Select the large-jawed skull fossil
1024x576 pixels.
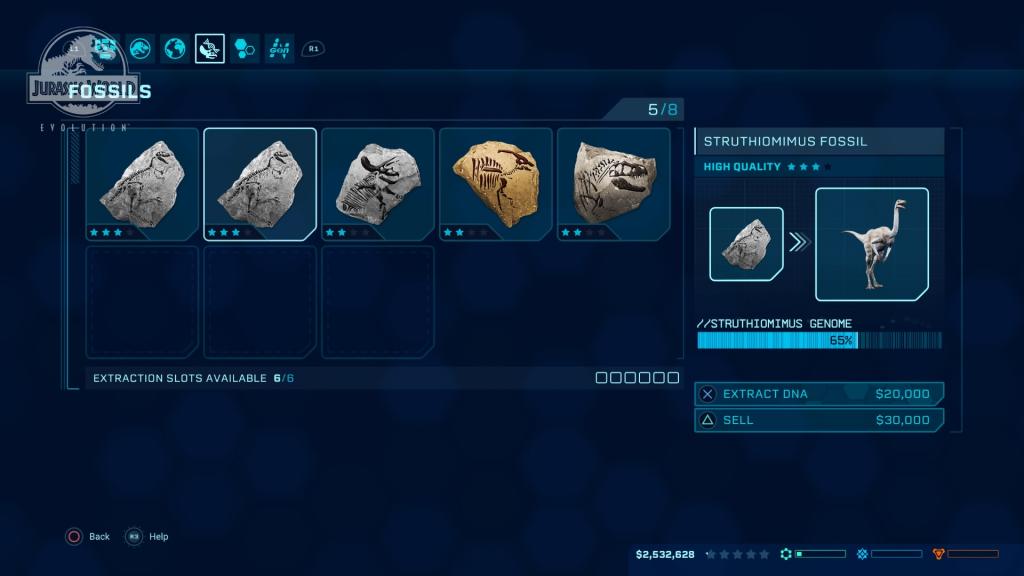(x=613, y=184)
